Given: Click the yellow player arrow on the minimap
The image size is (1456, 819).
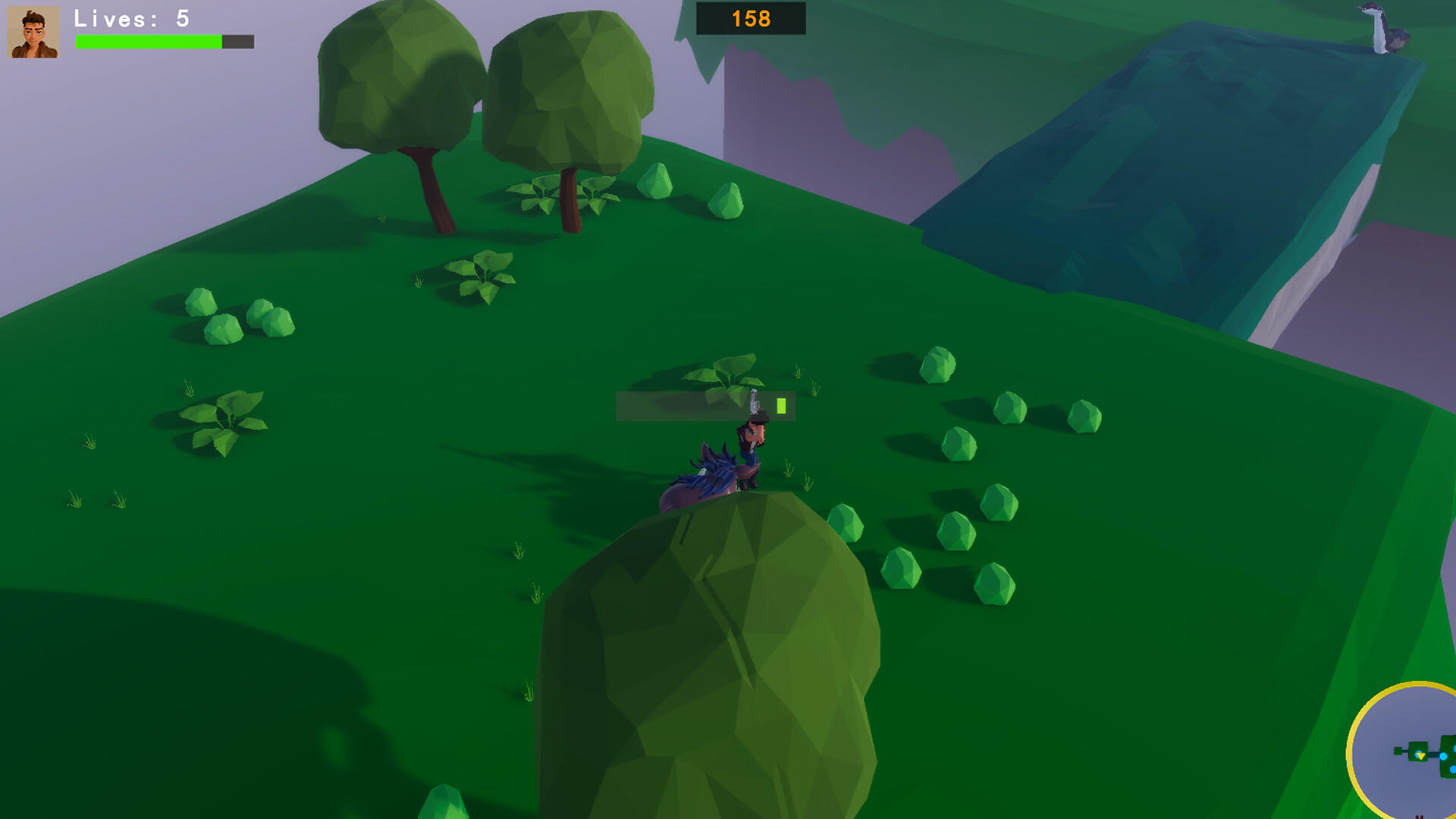Looking at the screenshot, I should tap(1420, 756).
